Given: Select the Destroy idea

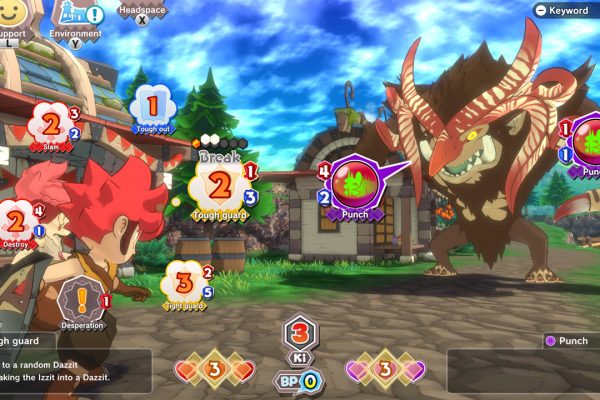Looking at the screenshot, I should coord(17,221).
